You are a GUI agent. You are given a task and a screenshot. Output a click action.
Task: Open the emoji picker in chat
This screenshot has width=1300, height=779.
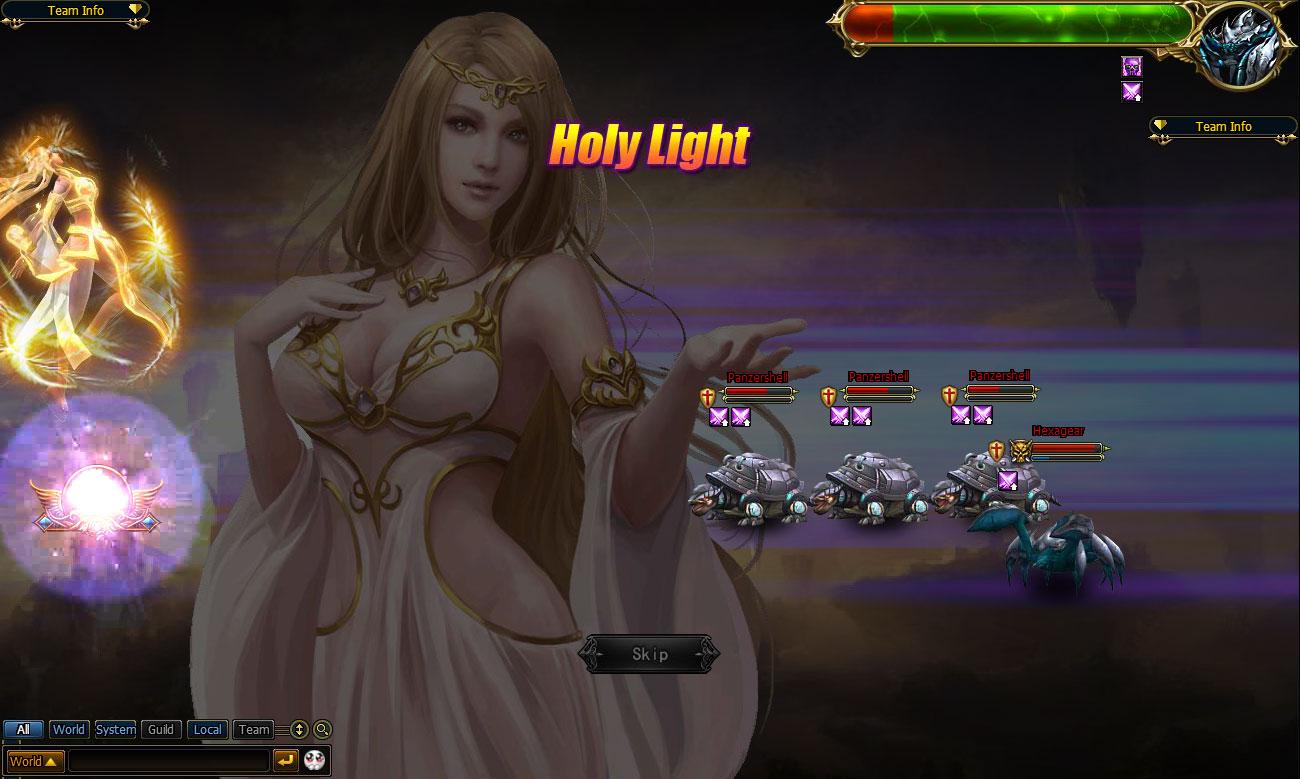pos(315,761)
